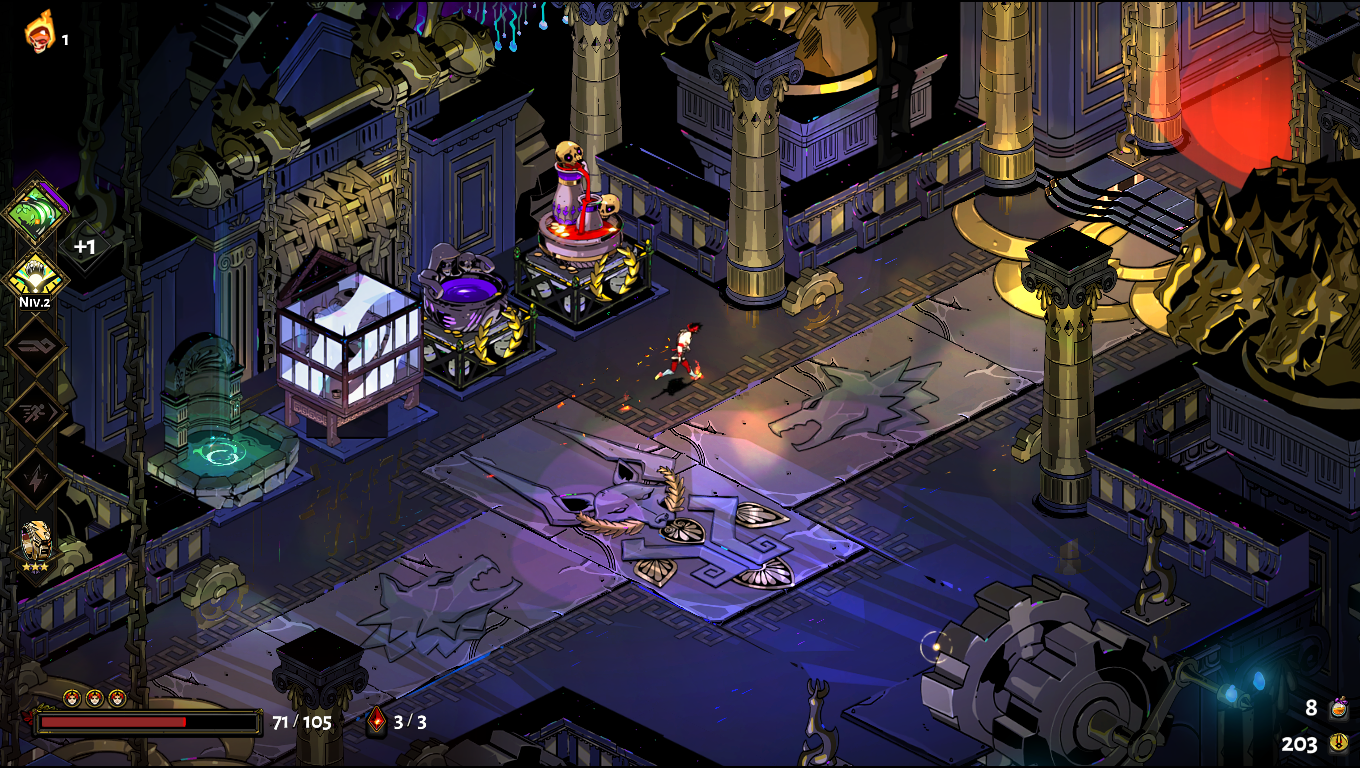The width and height of the screenshot is (1360, 768).
Task: Click the nectar bottle icon
Action: 1338,709
